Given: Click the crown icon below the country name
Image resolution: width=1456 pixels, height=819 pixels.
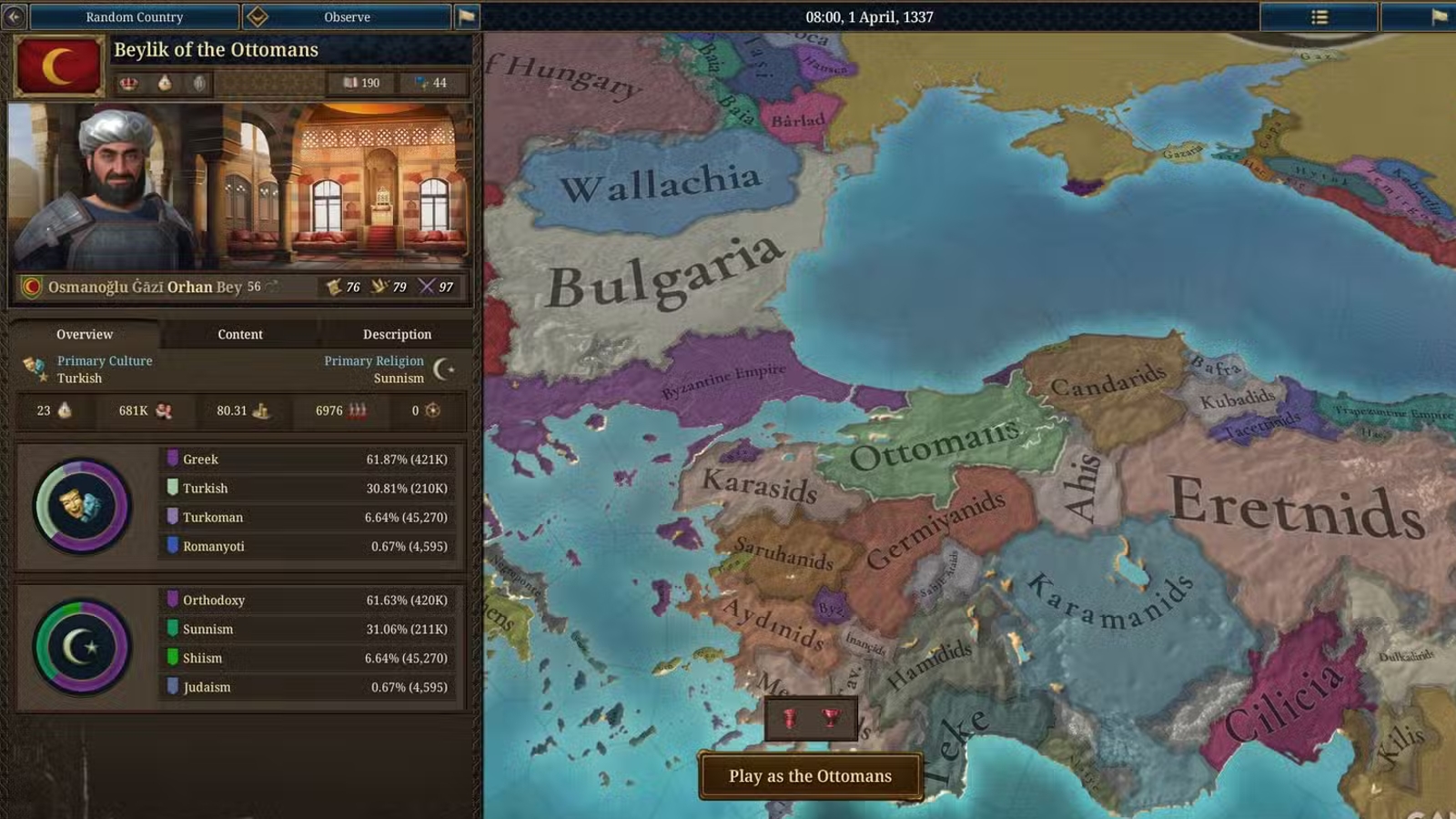Looking at the screenshot, I should [128, 83].
